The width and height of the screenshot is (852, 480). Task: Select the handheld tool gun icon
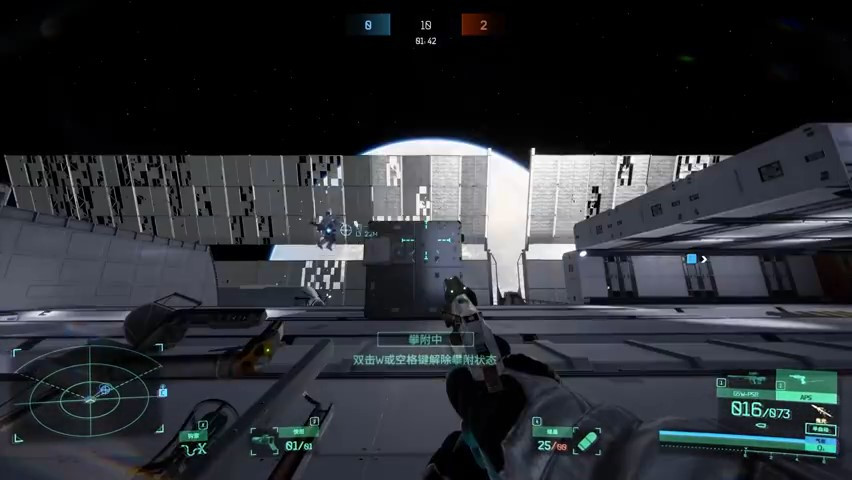(266, 442)
